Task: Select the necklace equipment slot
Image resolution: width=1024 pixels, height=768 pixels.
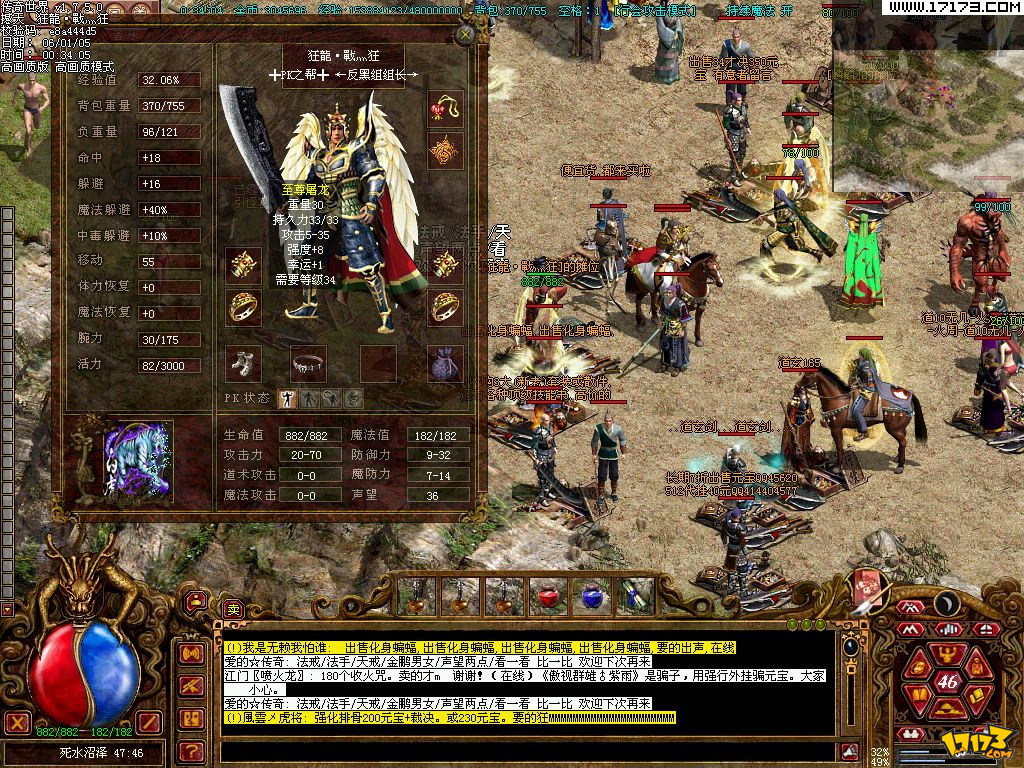Action: [x=445, y=109]
